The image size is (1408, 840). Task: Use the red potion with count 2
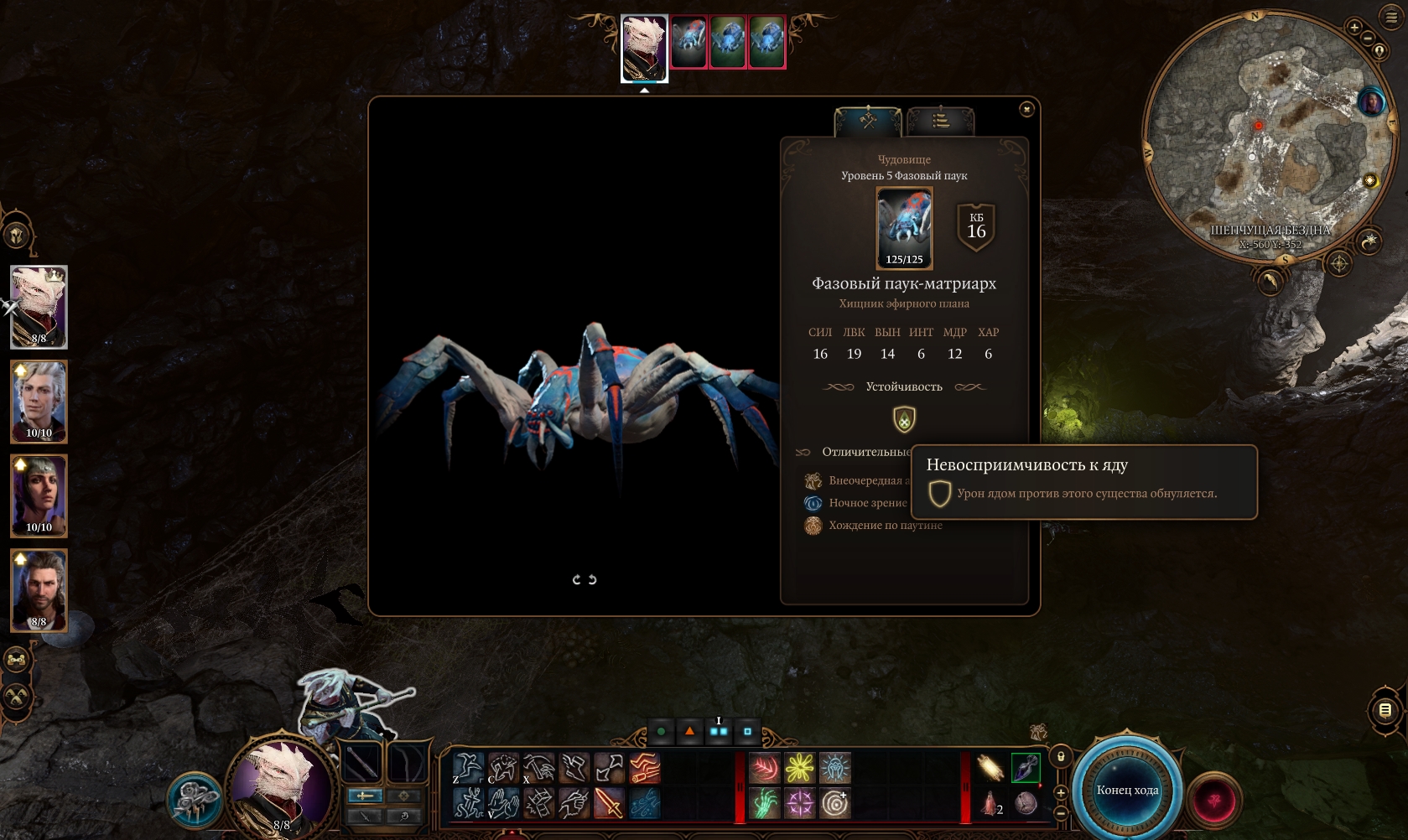(990, 803)
